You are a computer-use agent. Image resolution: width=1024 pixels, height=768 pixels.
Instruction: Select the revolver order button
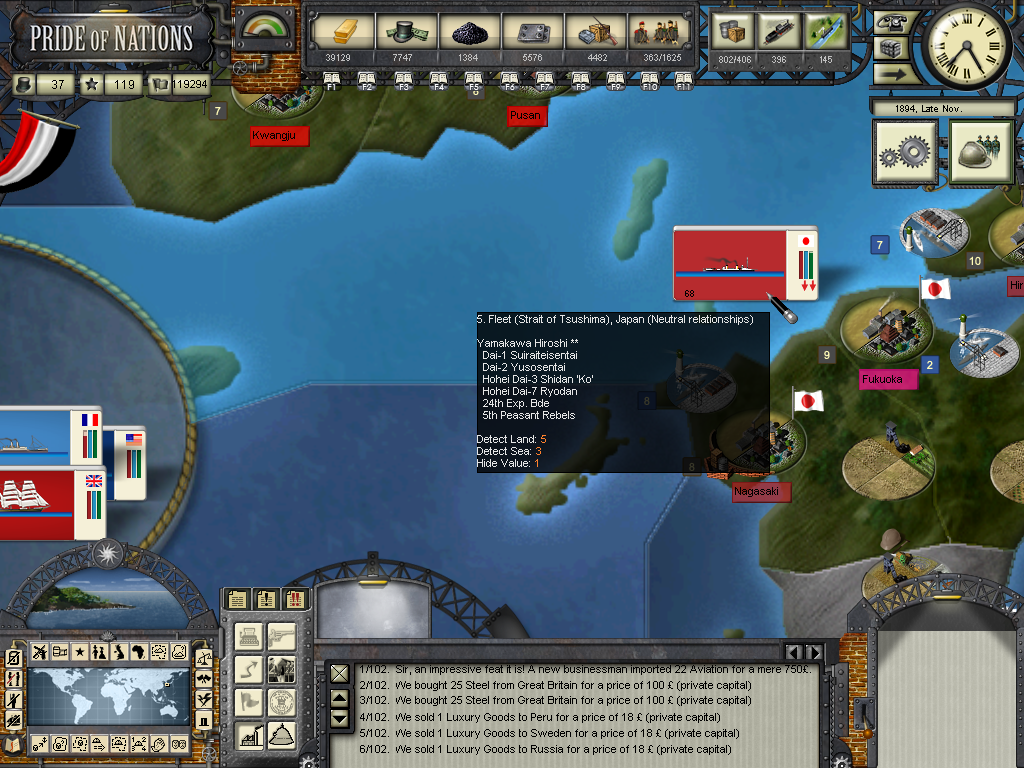pyautogui.click(x=283, y=636)
